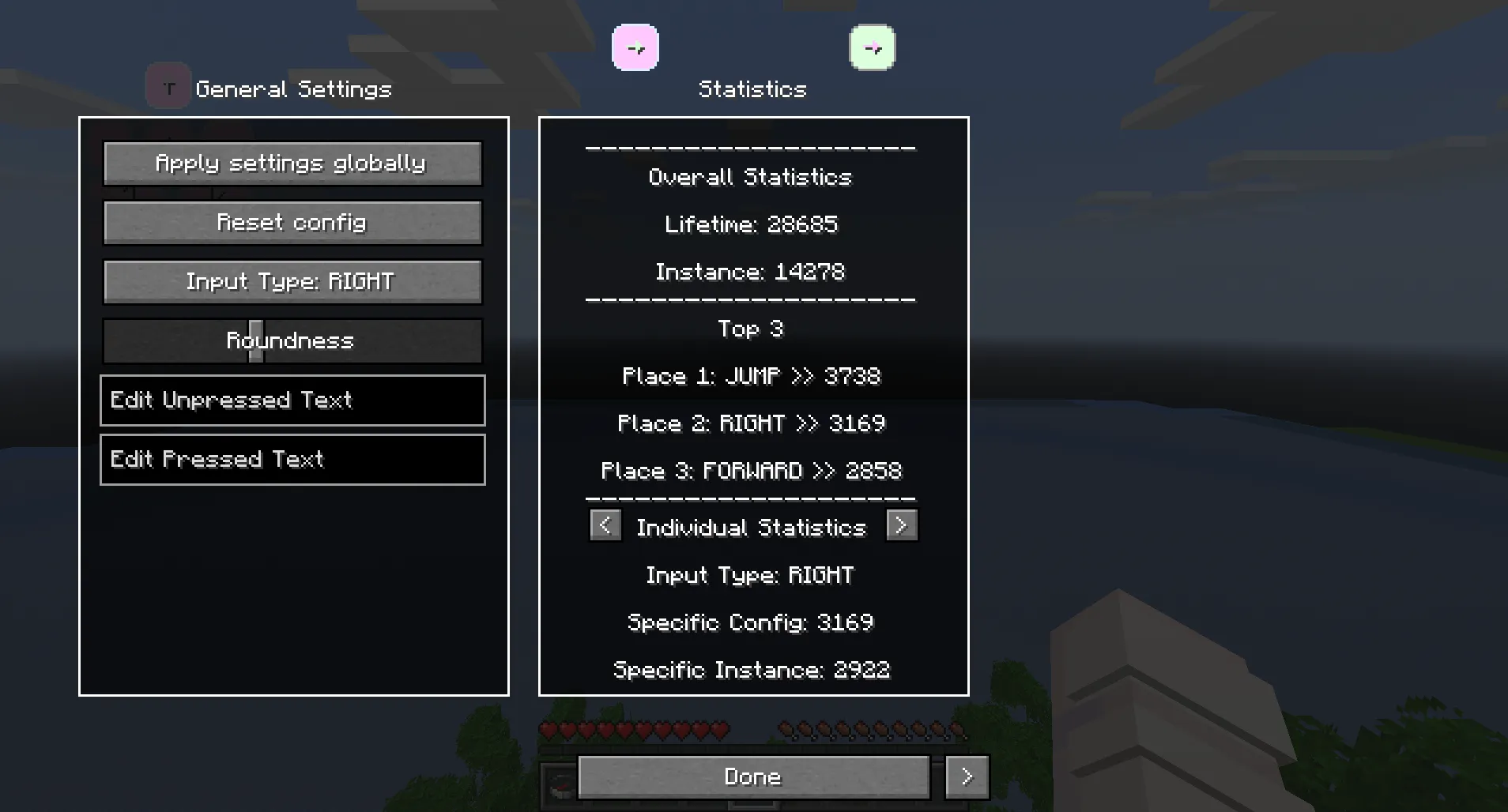Switch focus to the Statistics panel

point(752,88)
